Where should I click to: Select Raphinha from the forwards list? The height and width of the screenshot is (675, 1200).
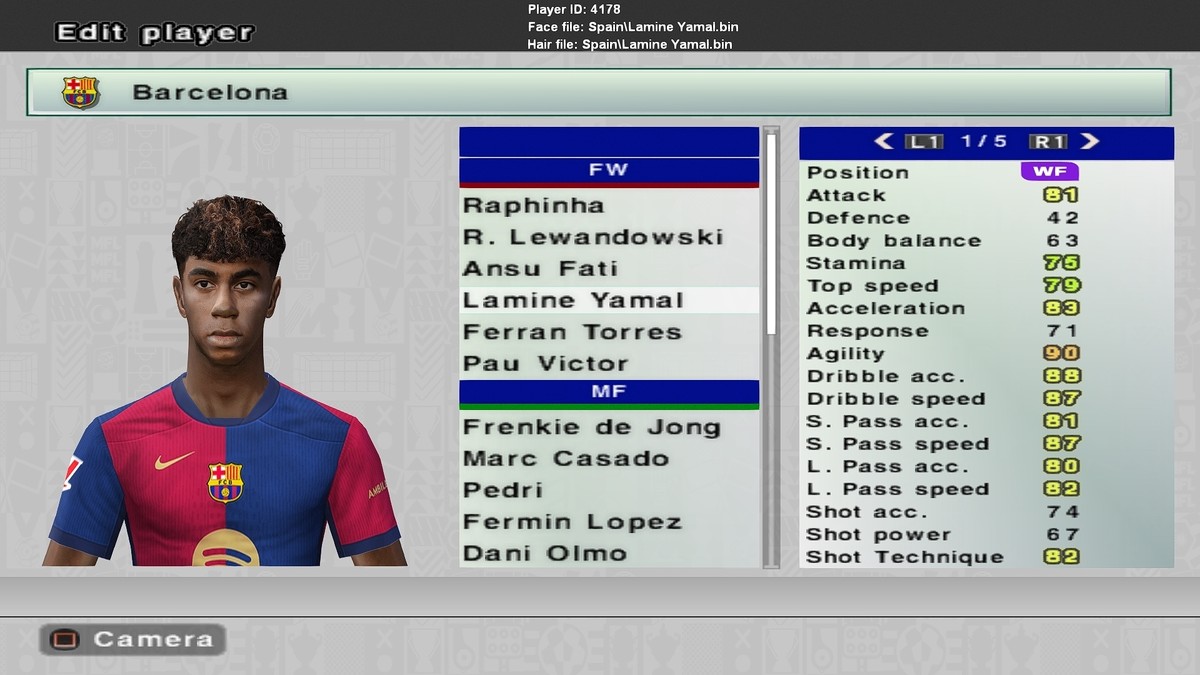pos(534,206)
